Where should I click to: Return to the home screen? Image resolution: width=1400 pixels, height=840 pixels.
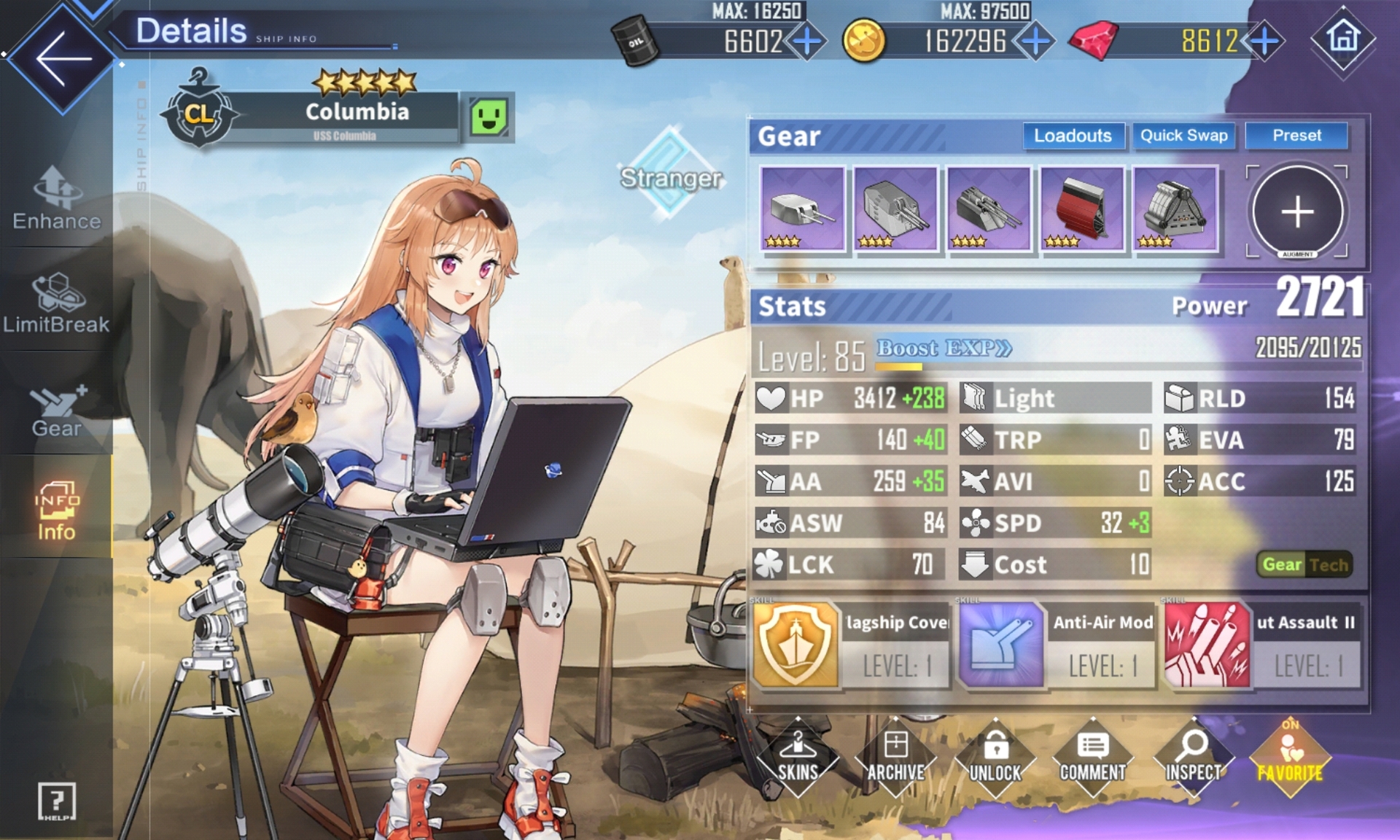1343,38
